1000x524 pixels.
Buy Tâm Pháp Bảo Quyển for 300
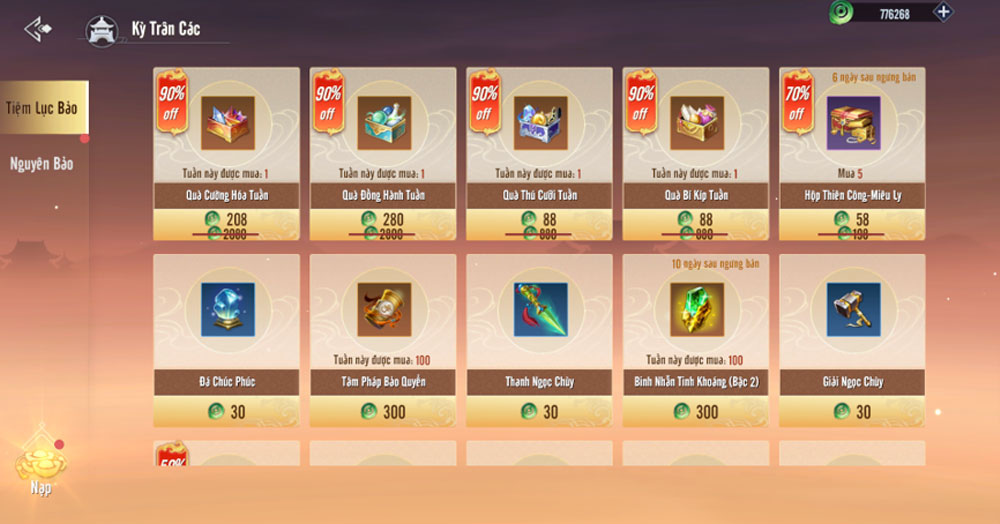[x=383, y=411]
